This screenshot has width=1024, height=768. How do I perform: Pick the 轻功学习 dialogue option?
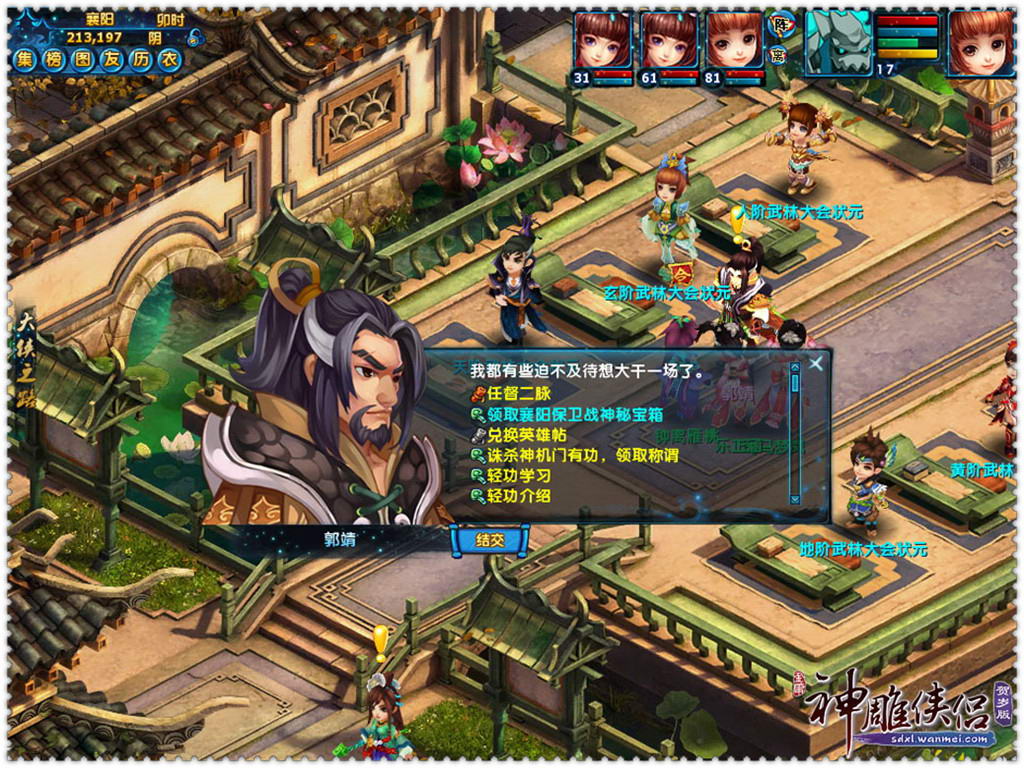coord(518,476)
